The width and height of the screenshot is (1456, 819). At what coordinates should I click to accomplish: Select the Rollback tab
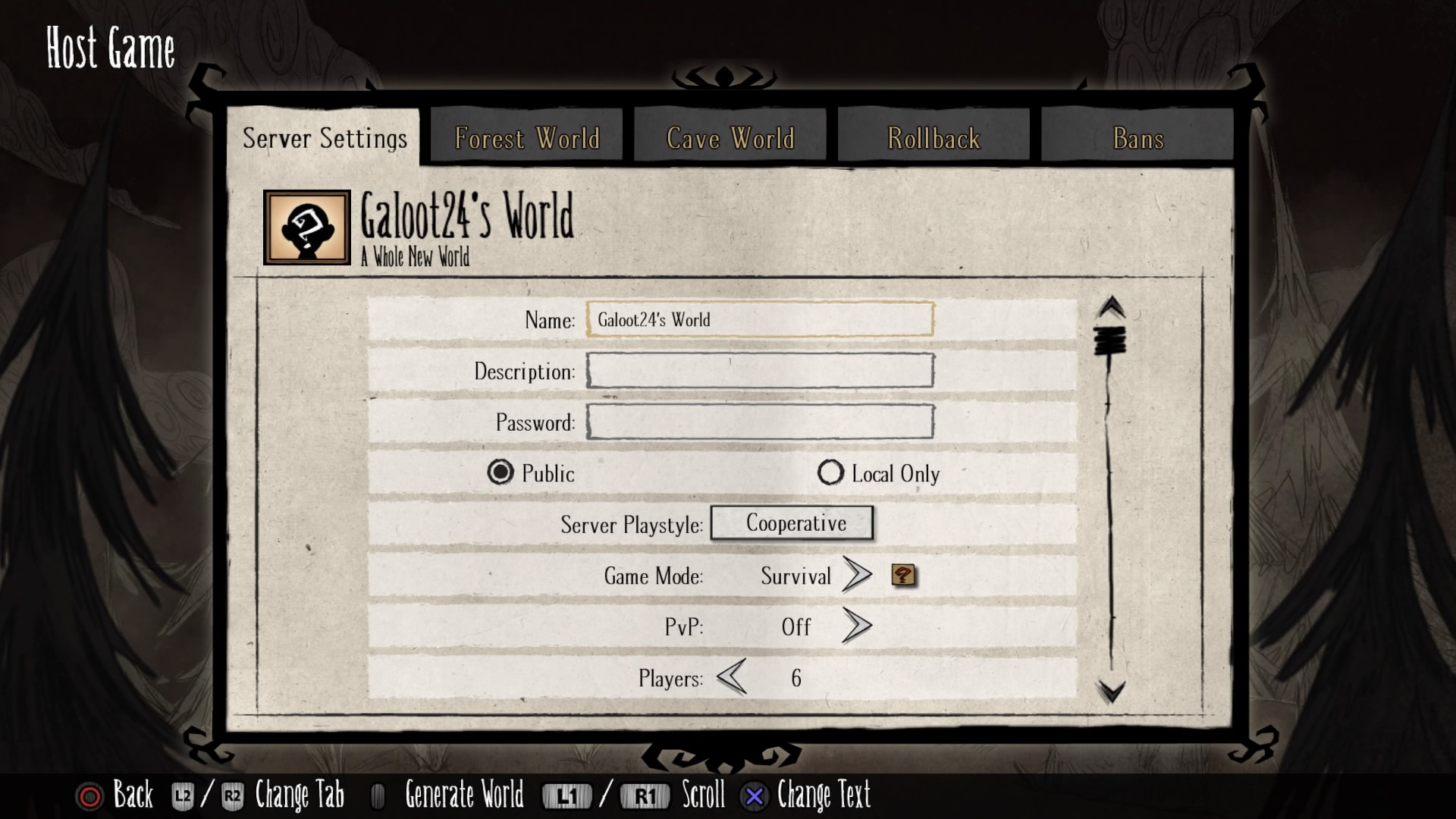point(934,138)
